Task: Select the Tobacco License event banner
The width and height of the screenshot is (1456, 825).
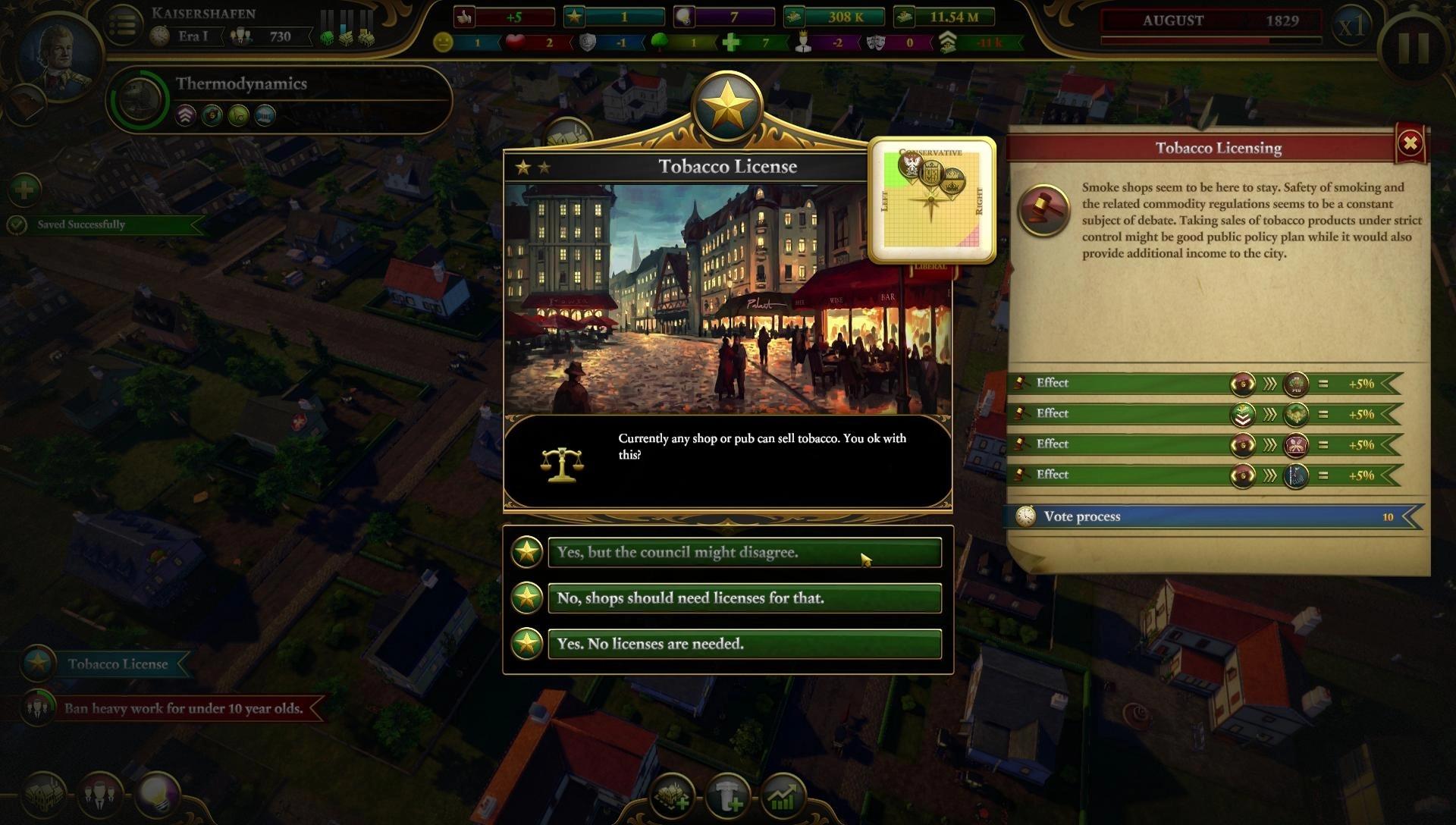Action: point(117,663)
